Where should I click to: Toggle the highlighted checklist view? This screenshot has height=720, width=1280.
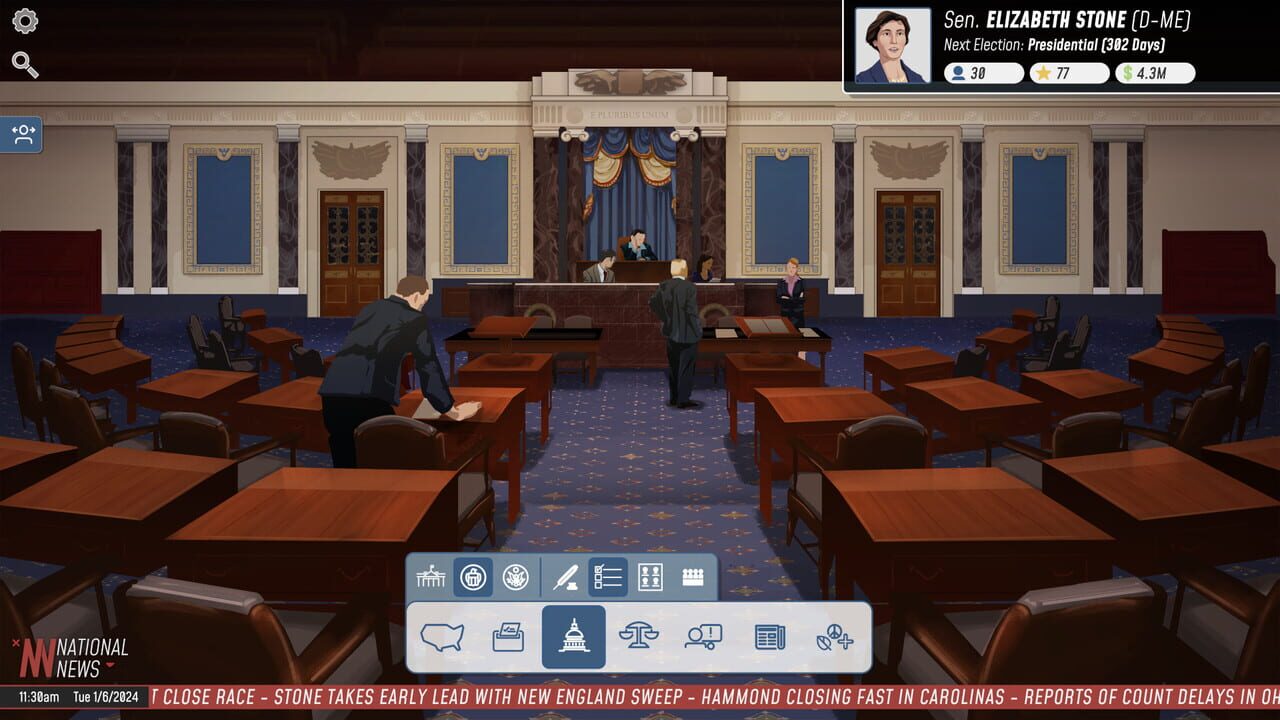click(607, 577)
